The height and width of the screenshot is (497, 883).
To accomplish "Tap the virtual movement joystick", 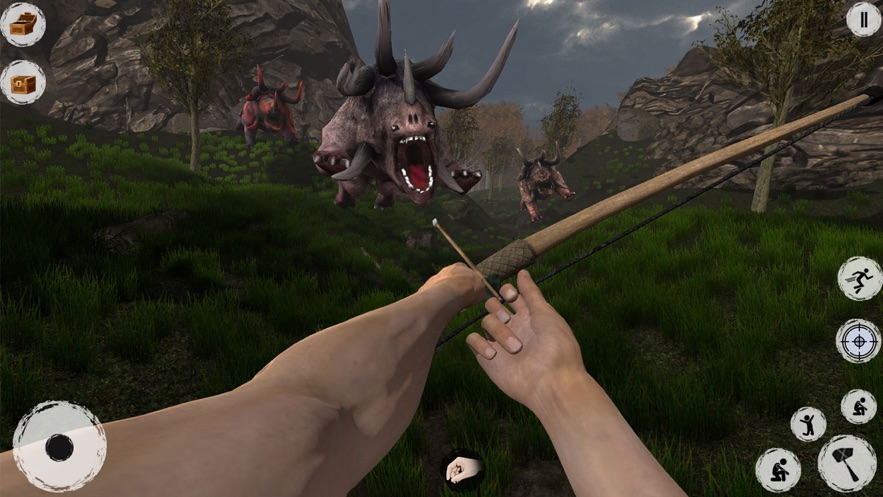I will [59, 446].
